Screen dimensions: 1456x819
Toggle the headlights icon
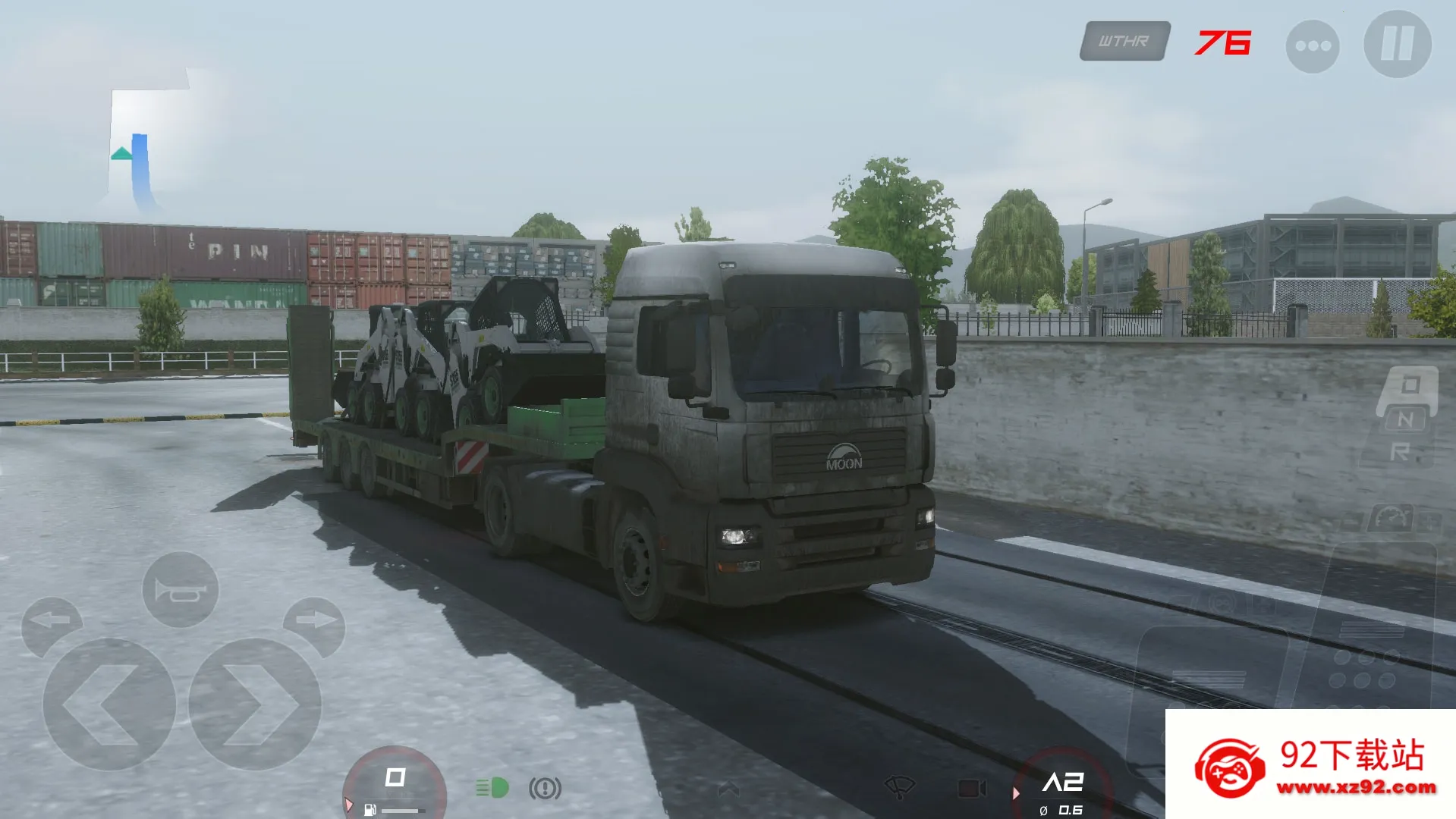[x=492, y=786]
